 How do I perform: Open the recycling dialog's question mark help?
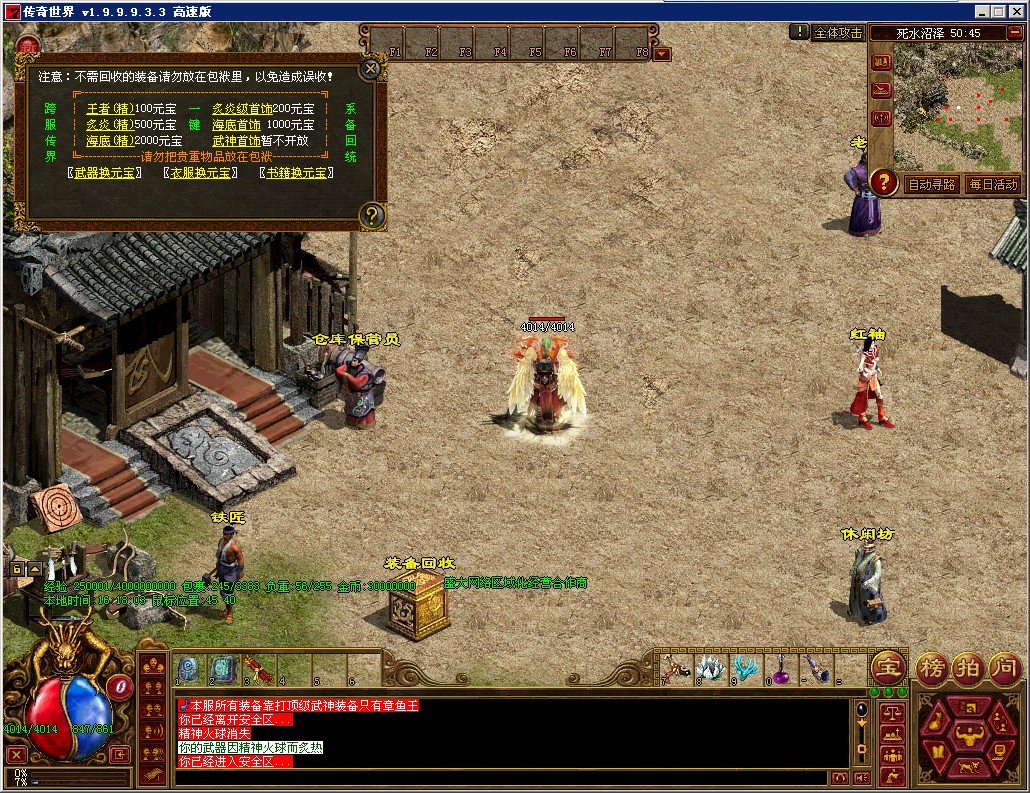371,214
